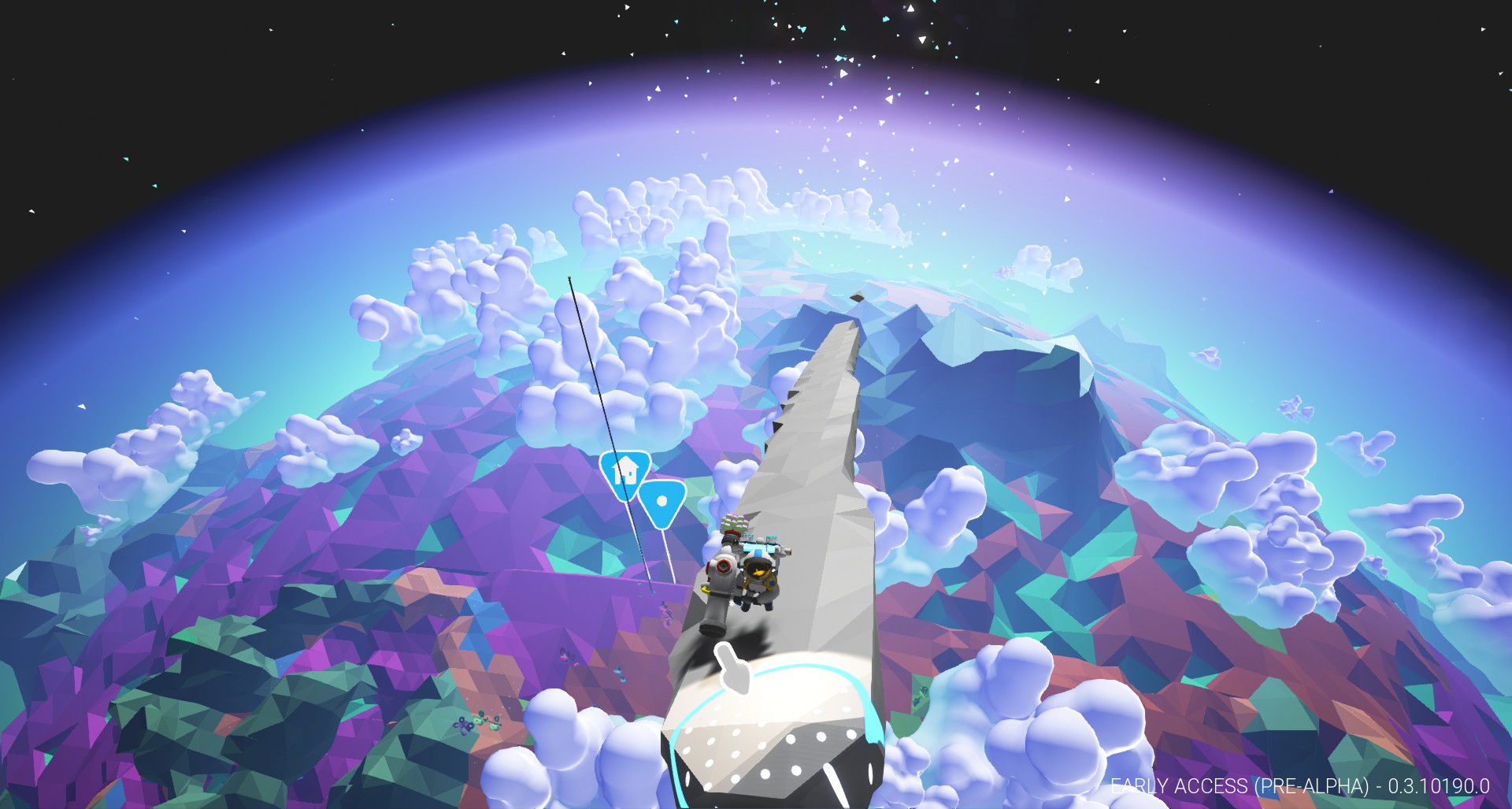
Task: Click the home base beacon marker icon
Action: (x=624, y=473)
